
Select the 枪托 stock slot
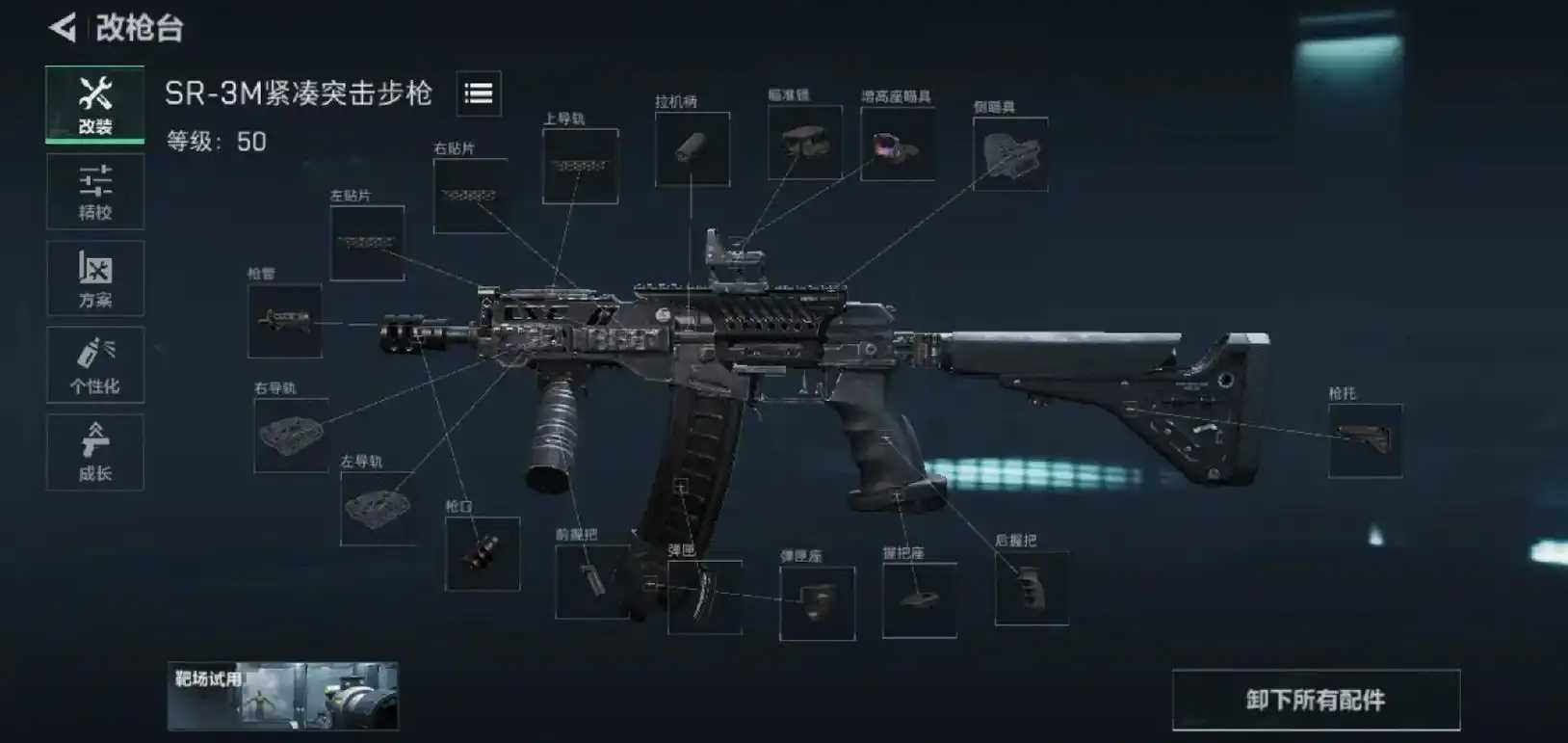[1365, 440]
